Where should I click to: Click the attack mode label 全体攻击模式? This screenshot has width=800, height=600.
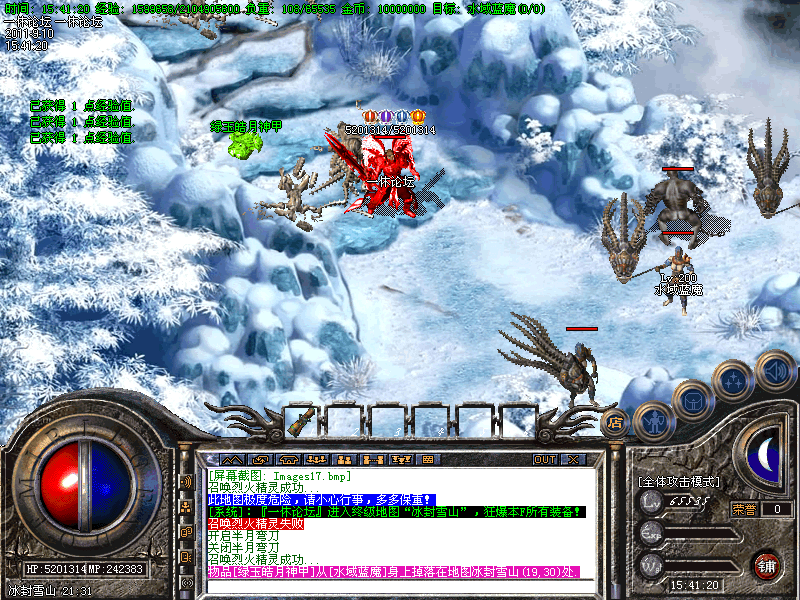pos(678,482)
